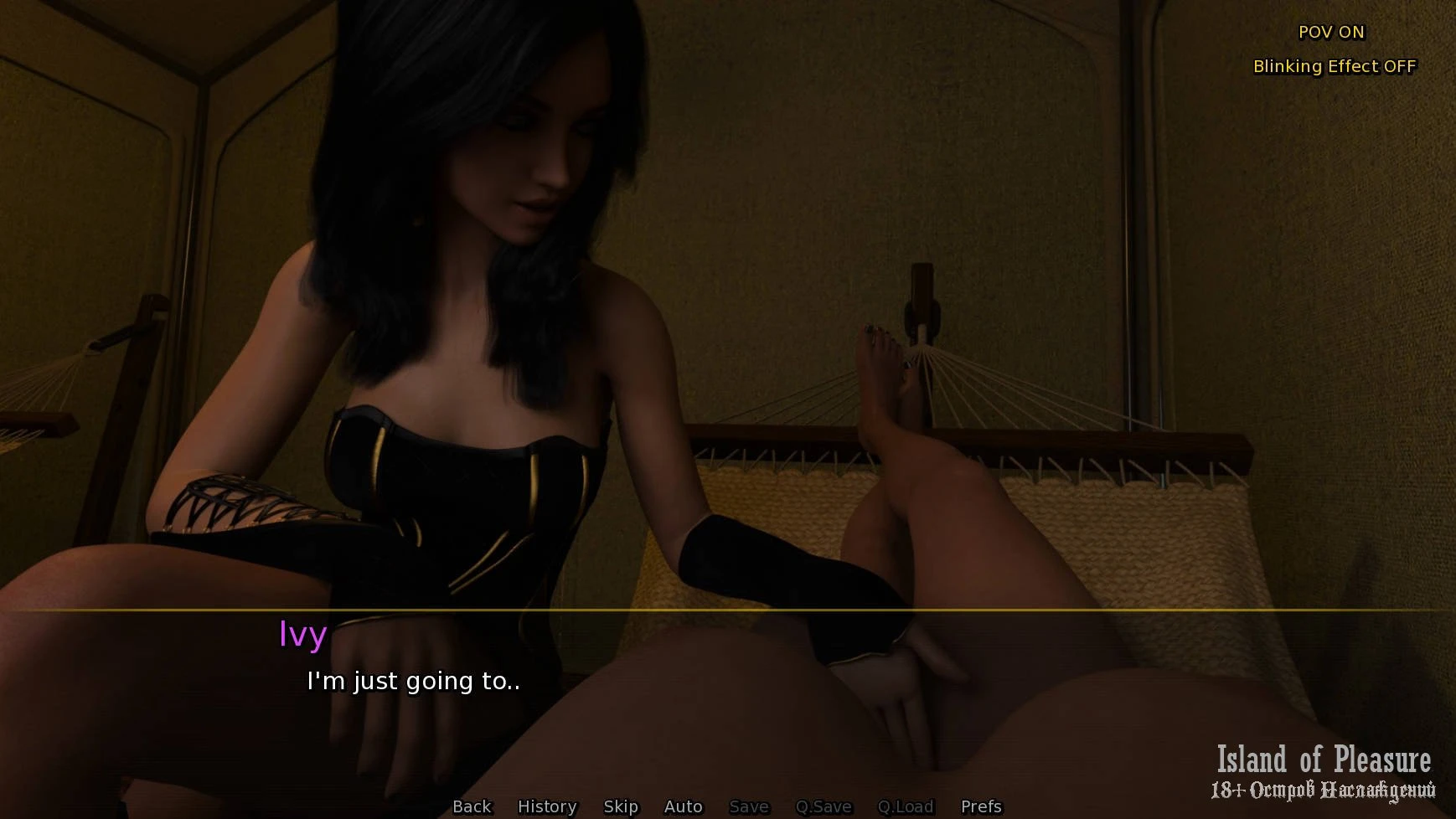1456x819 pixels.
Task: Open the Prefs menu
Action: pos(981,806)
